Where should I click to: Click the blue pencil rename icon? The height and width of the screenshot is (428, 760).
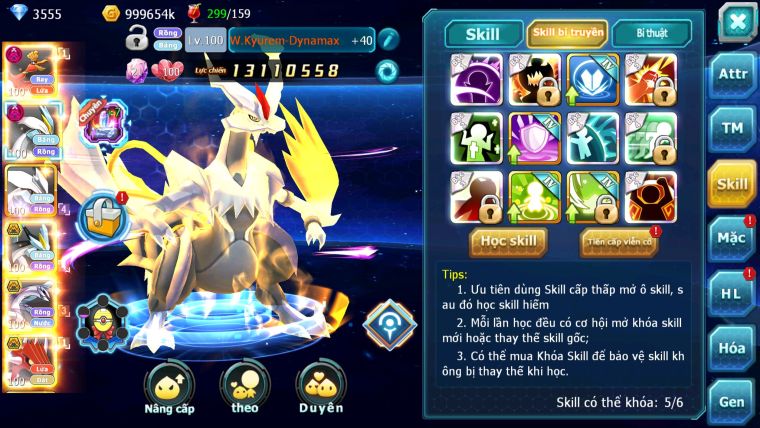coord(388,39)
